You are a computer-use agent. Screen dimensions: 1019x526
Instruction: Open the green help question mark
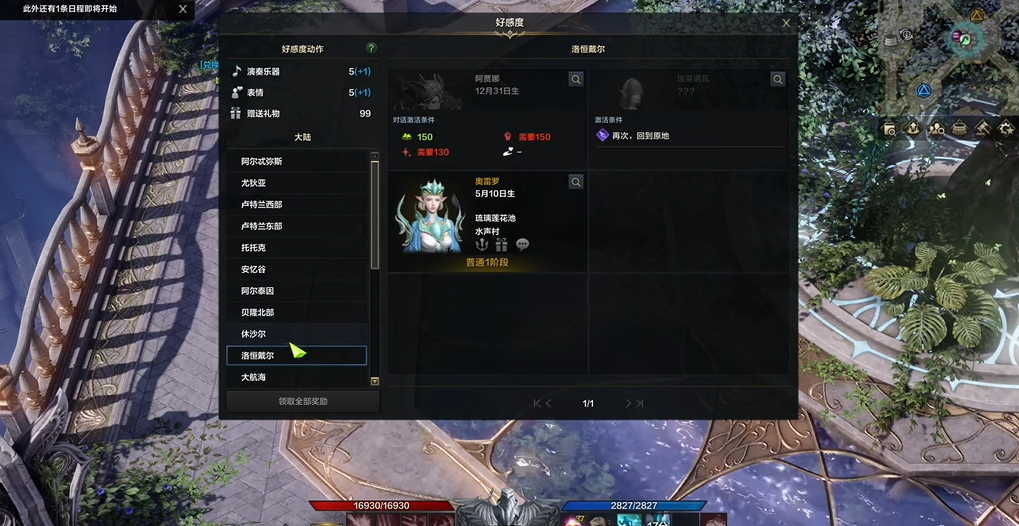[x=372, y=48]
